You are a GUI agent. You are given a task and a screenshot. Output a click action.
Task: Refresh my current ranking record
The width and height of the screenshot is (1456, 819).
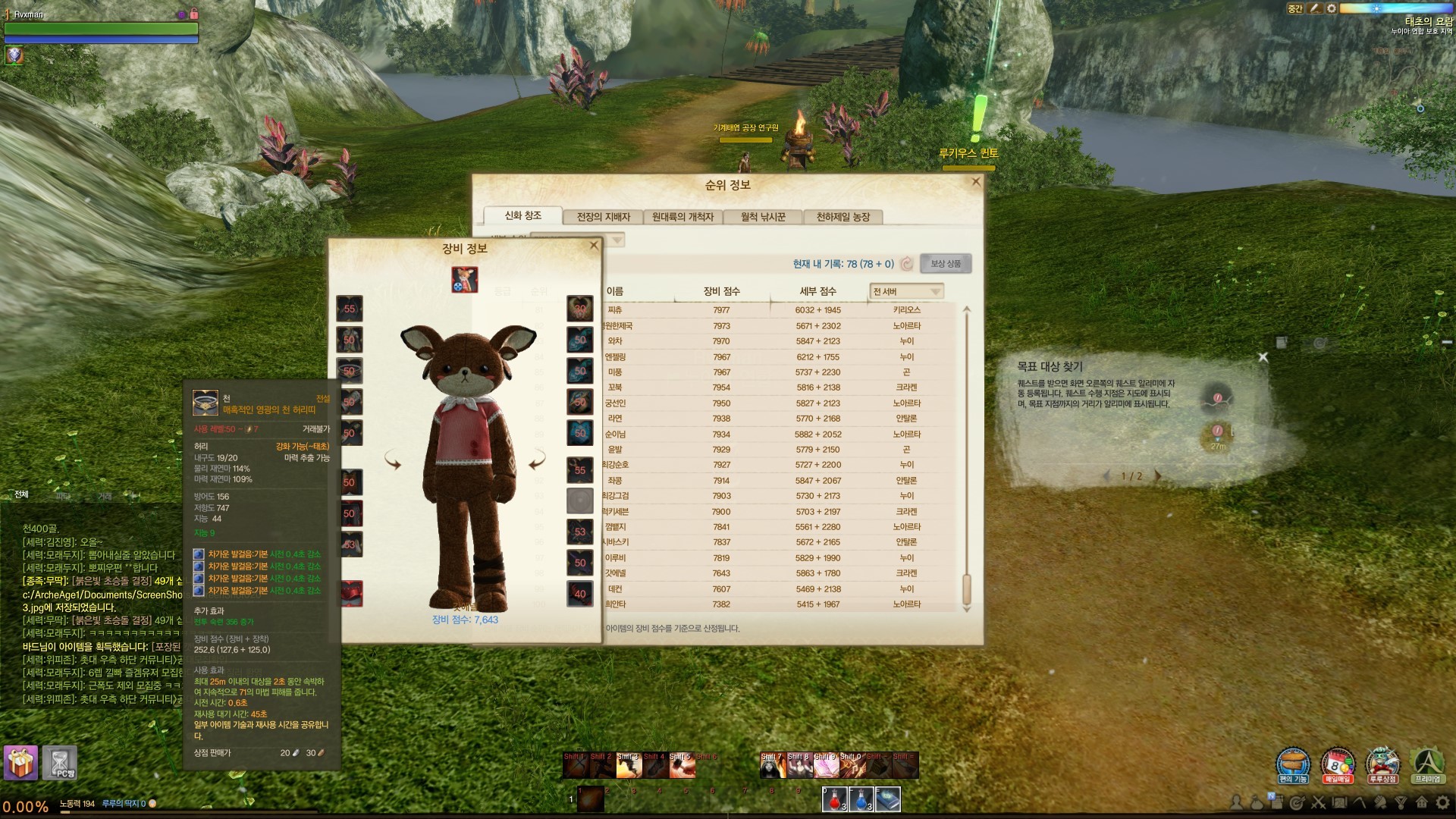coord(907,264)
